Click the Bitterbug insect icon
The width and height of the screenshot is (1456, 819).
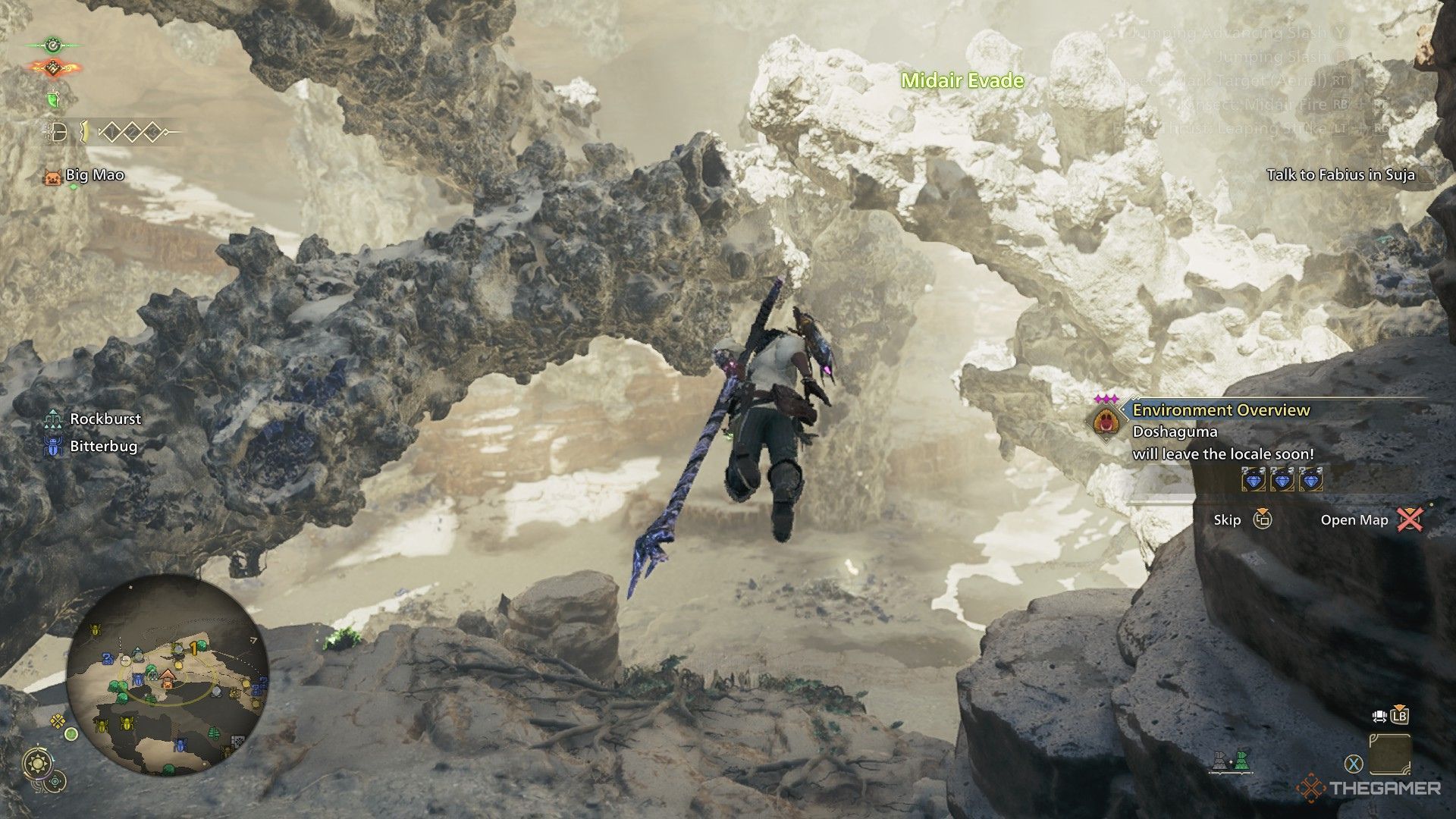point(52,447)
